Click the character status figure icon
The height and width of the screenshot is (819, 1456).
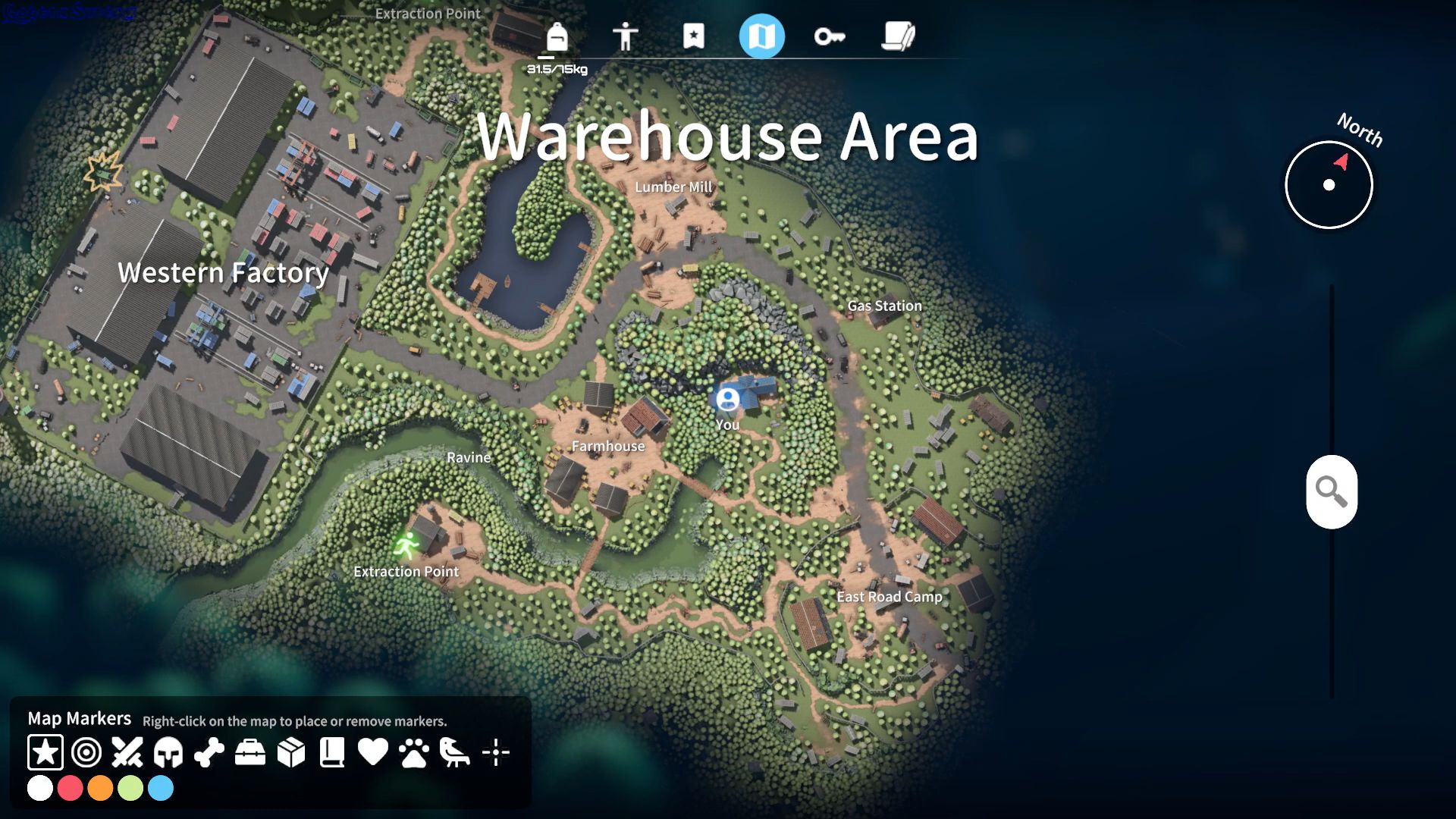coord(626,35)
